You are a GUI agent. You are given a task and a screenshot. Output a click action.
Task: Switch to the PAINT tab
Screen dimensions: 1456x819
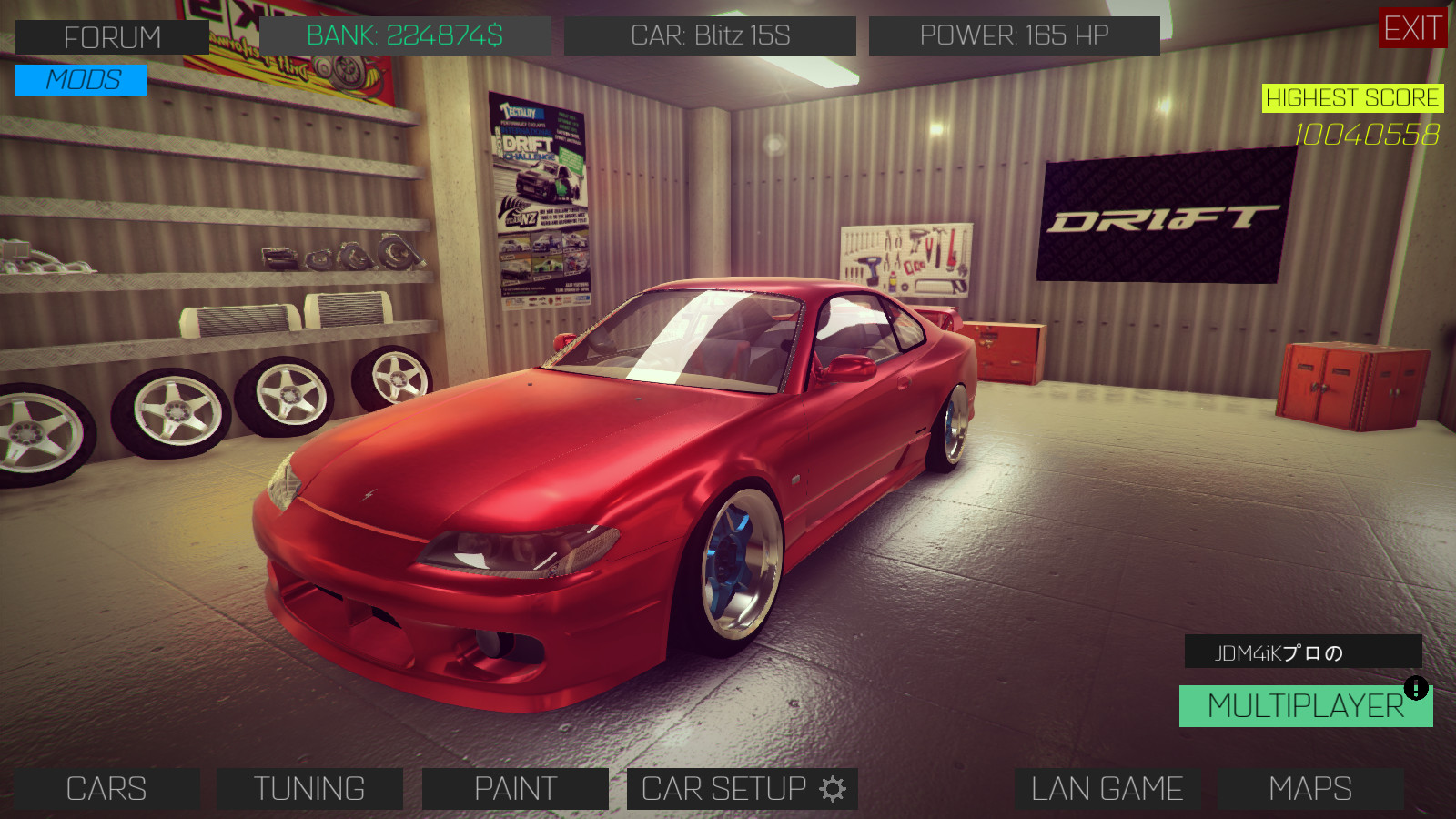pos(514,788)
